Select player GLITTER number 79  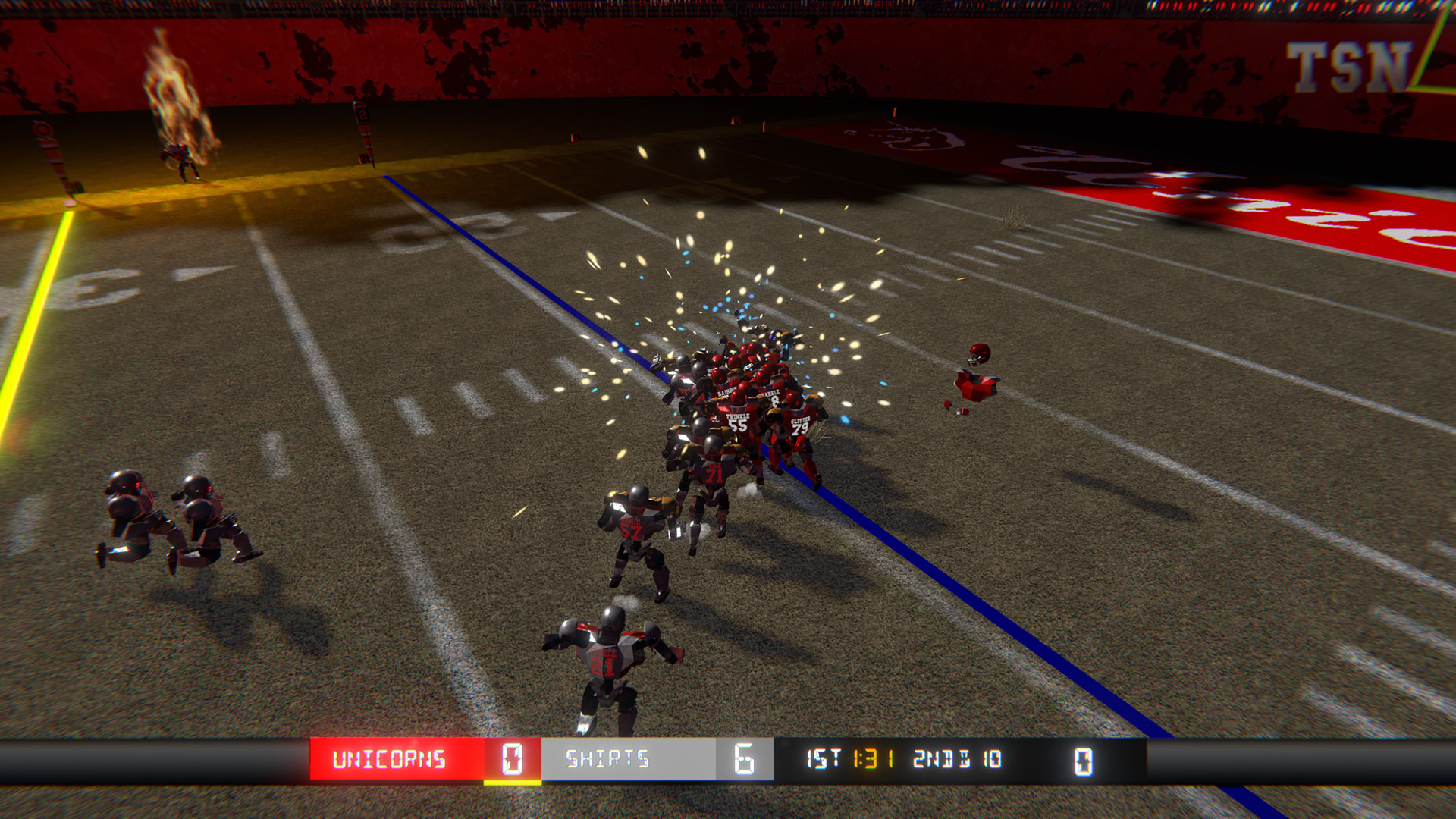[x=799, y=425]
